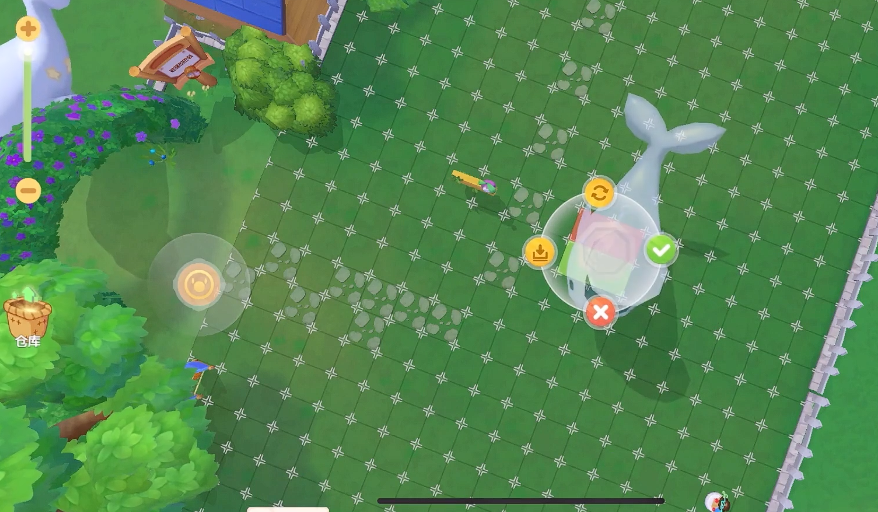
Task: Zoom in with the plus button
Action: (28, 29)
